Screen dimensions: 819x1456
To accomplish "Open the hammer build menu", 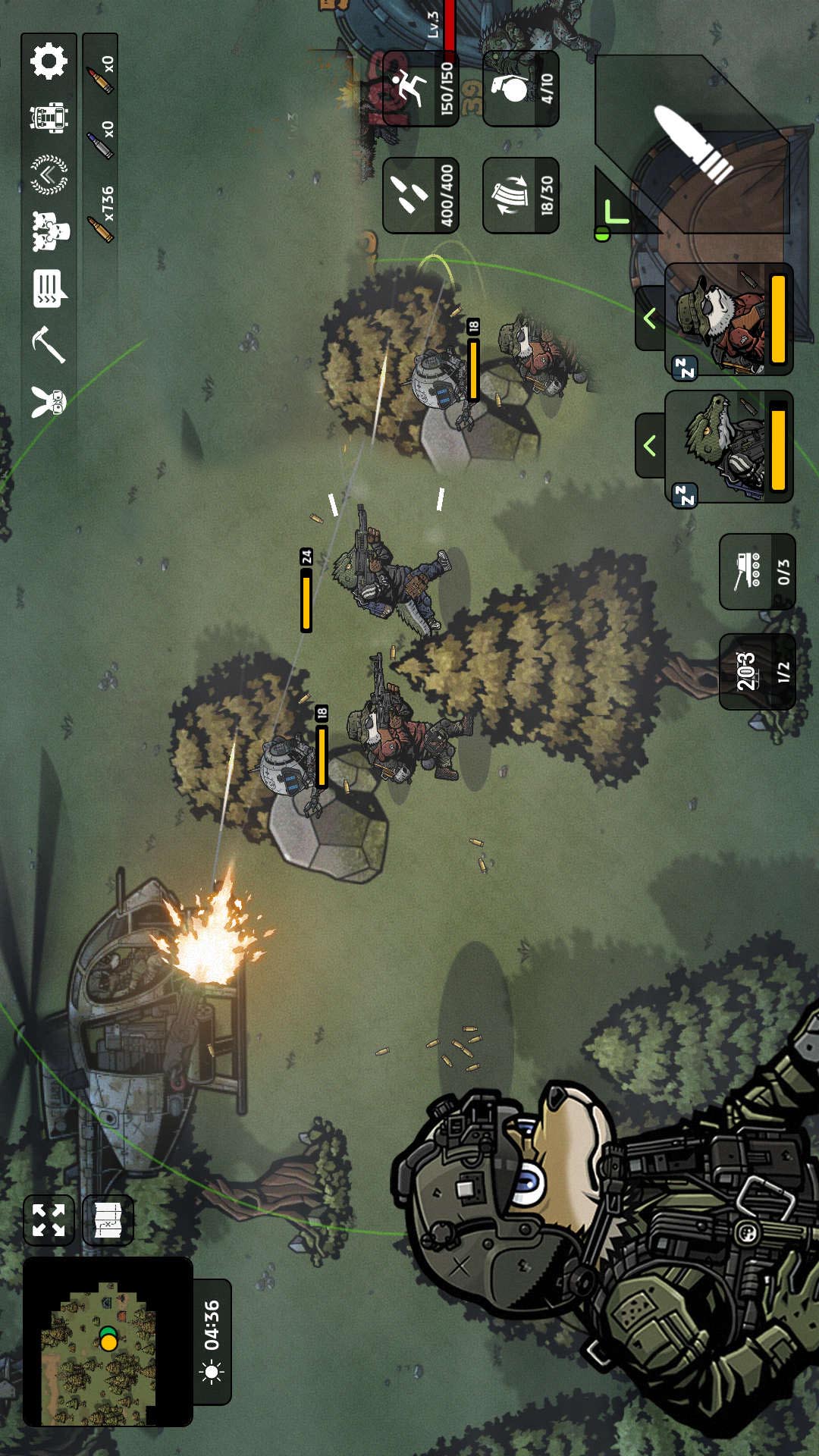I will [x=49, y=345].
